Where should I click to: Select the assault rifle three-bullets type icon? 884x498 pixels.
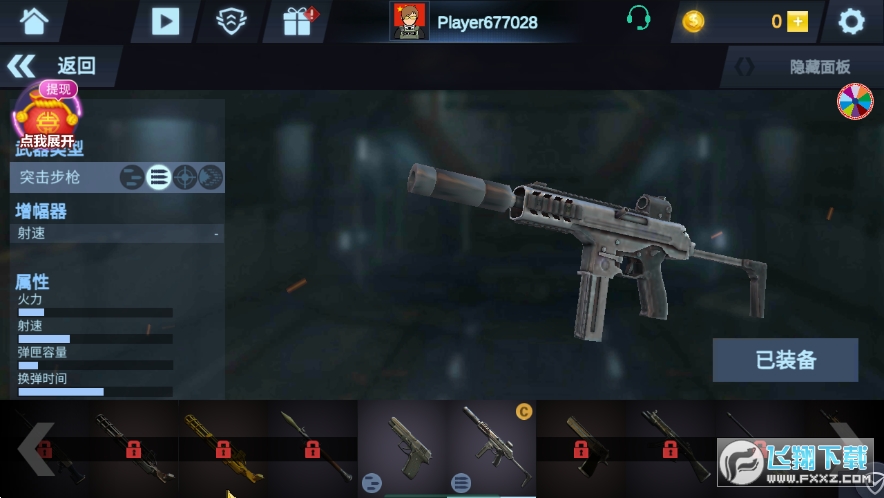tap(158, 178)
